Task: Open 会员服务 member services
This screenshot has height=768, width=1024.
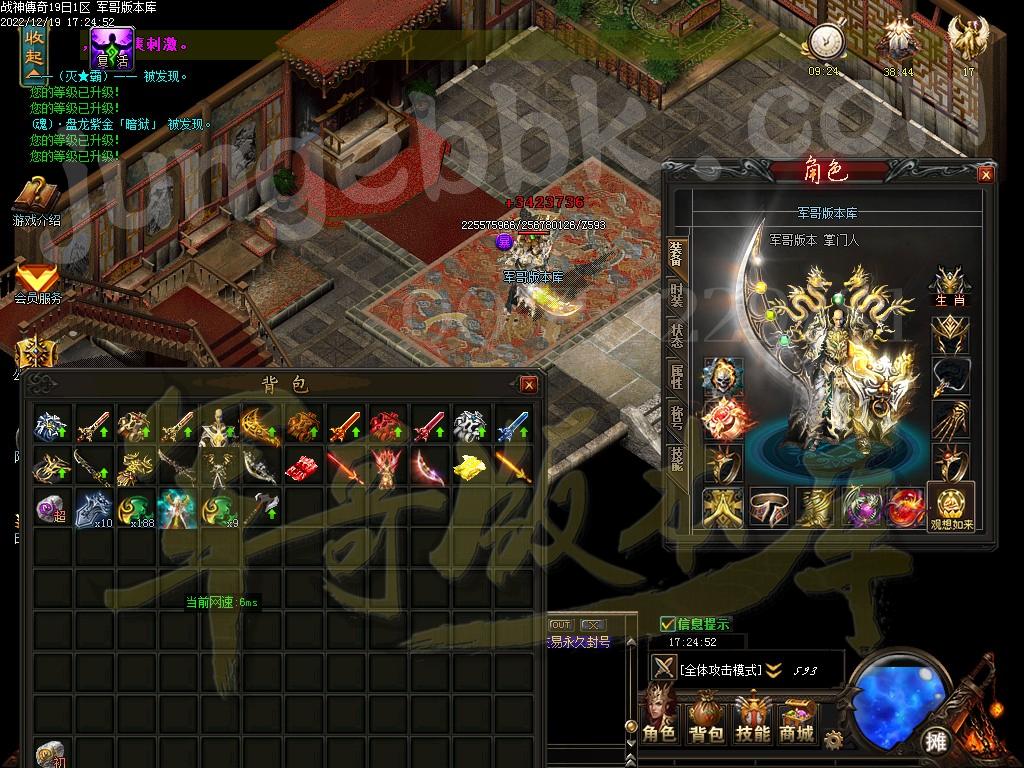Action: (37, 284)
